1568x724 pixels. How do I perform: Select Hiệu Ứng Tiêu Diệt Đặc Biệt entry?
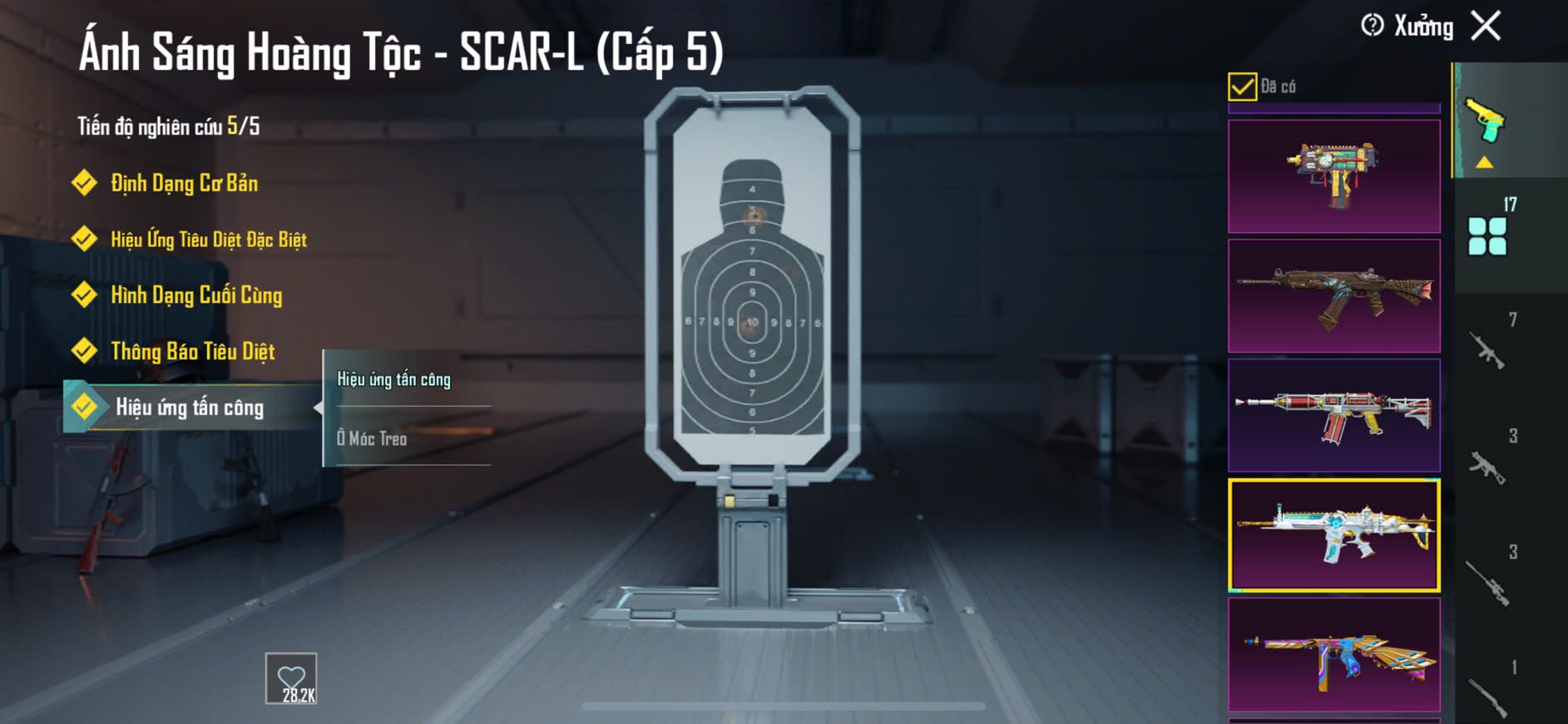208,240
